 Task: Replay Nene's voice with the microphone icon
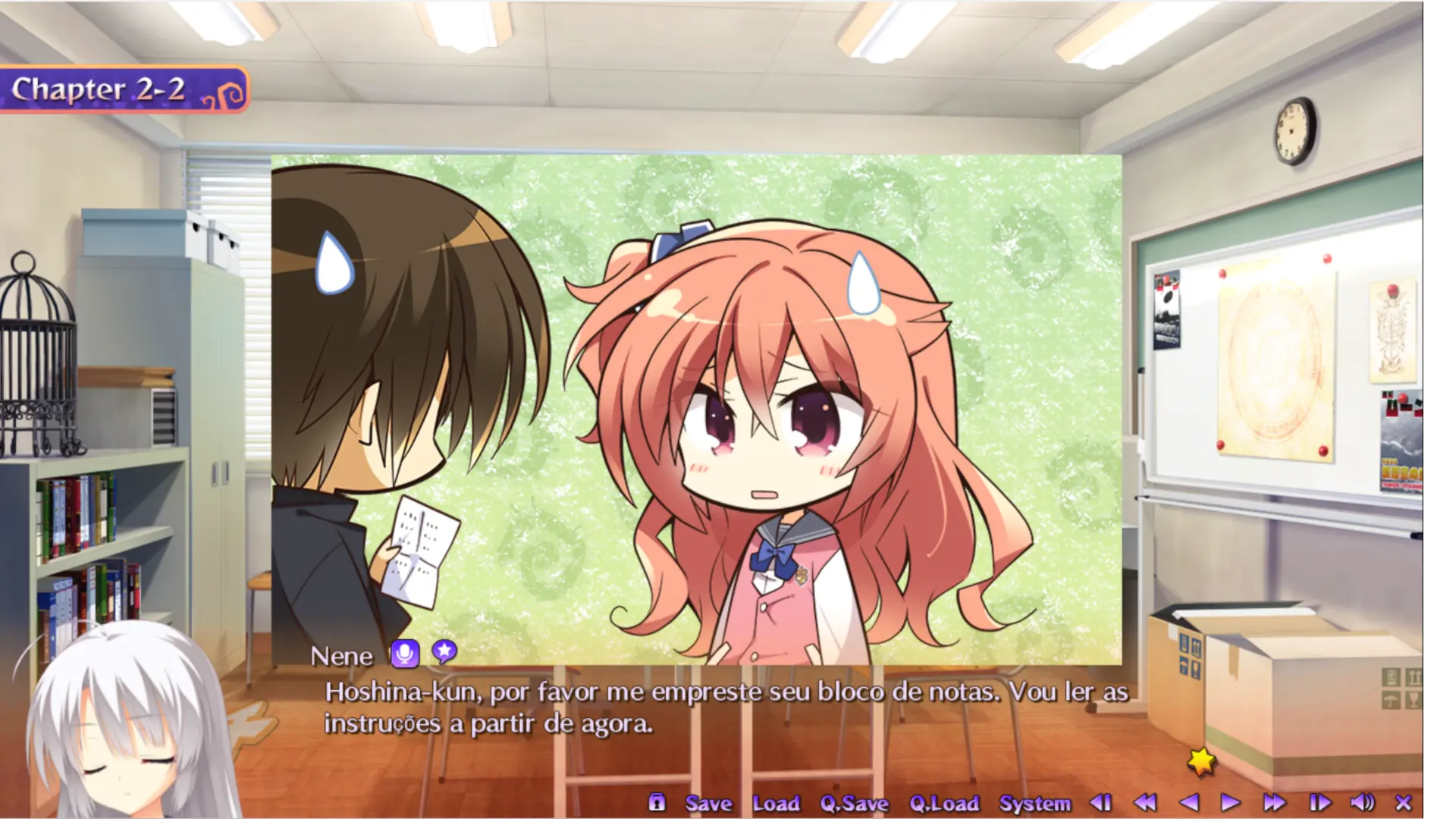click(405, 653)
